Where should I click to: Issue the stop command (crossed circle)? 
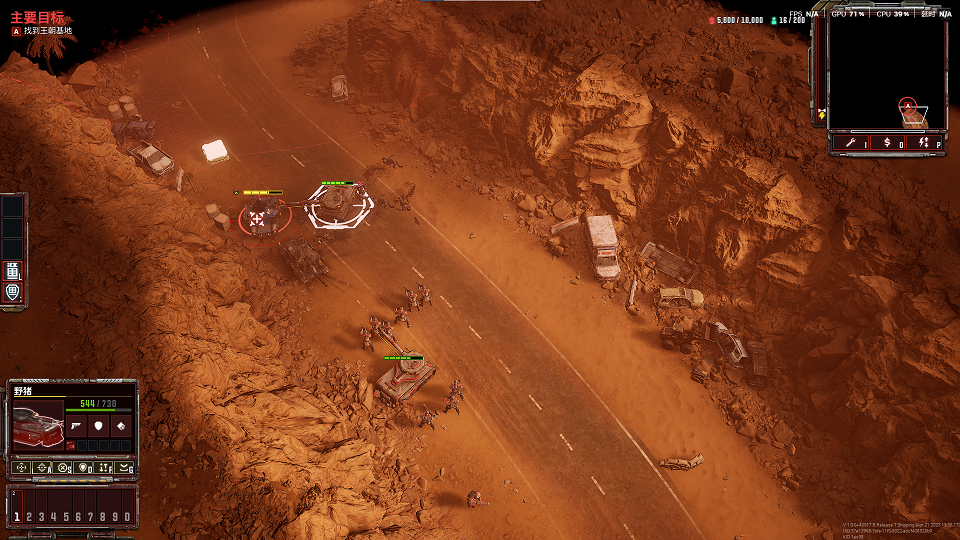coord(63,467)
